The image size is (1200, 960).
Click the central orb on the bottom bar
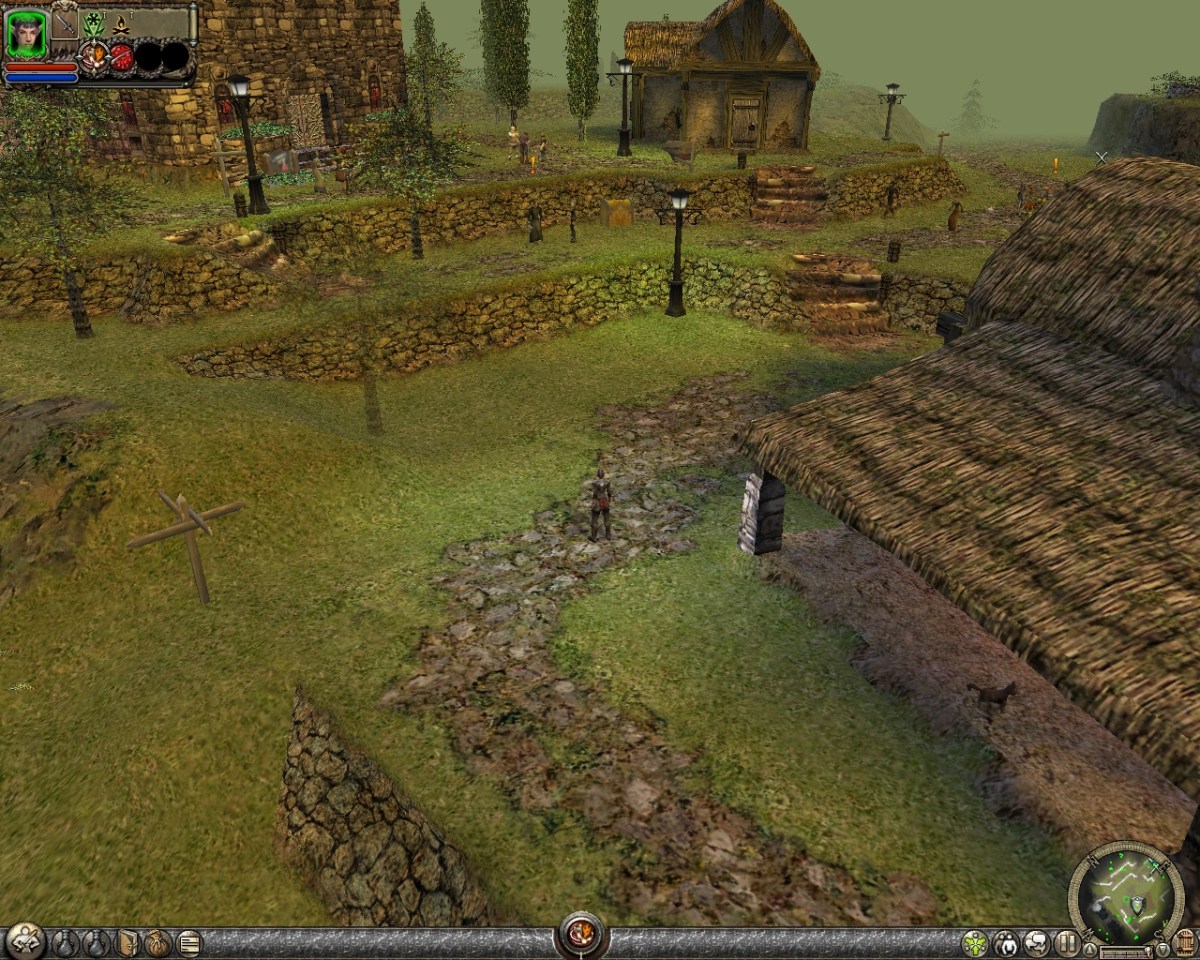(x=582, y=935)
